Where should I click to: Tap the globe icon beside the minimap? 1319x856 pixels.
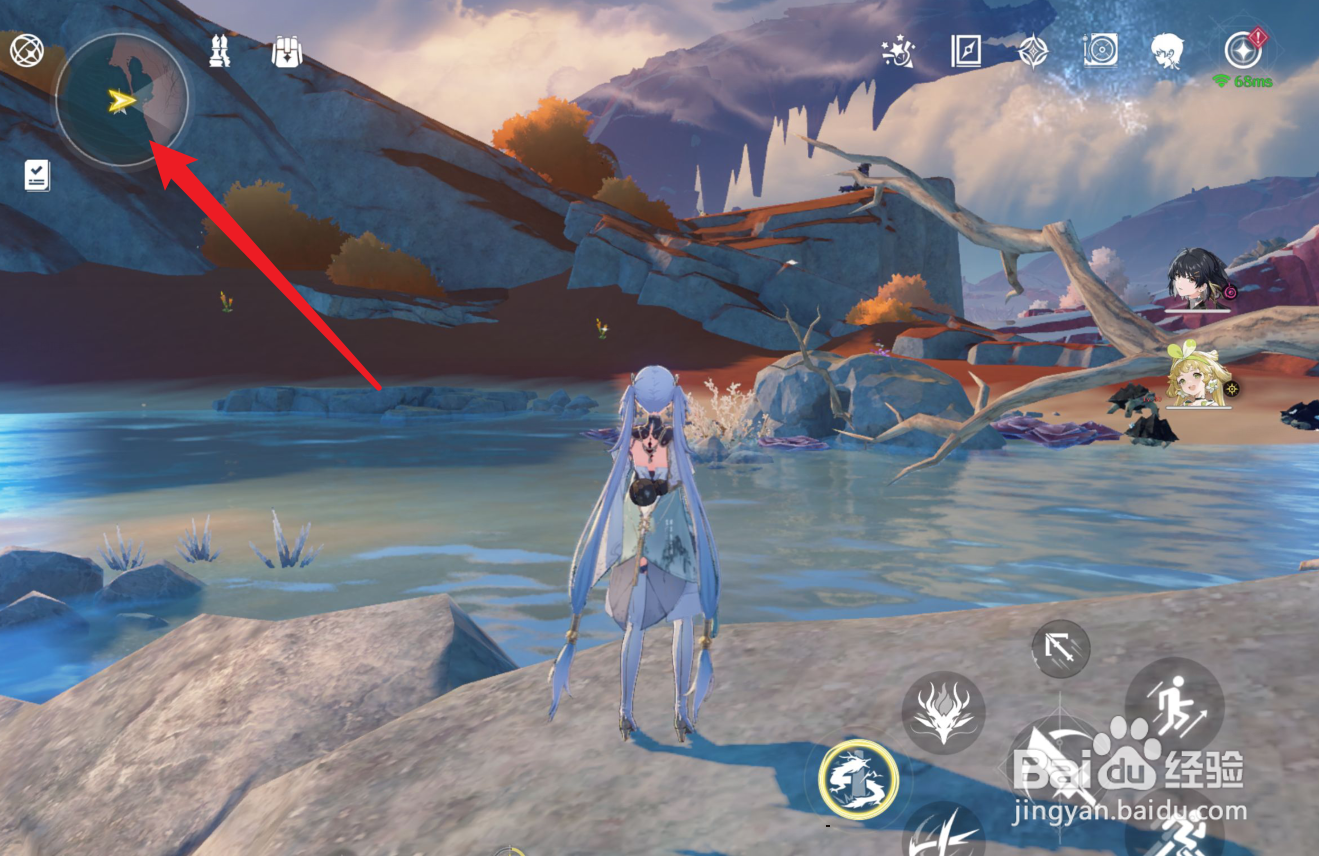26,49
